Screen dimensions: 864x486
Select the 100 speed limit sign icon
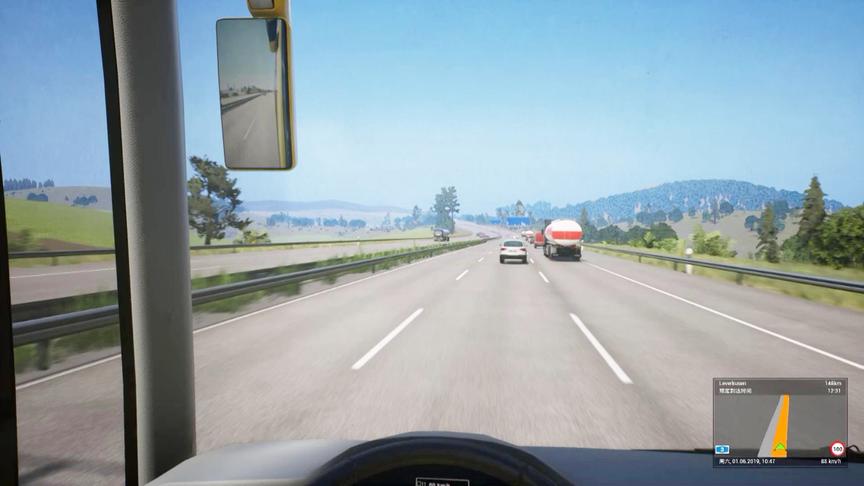point(837,449)
